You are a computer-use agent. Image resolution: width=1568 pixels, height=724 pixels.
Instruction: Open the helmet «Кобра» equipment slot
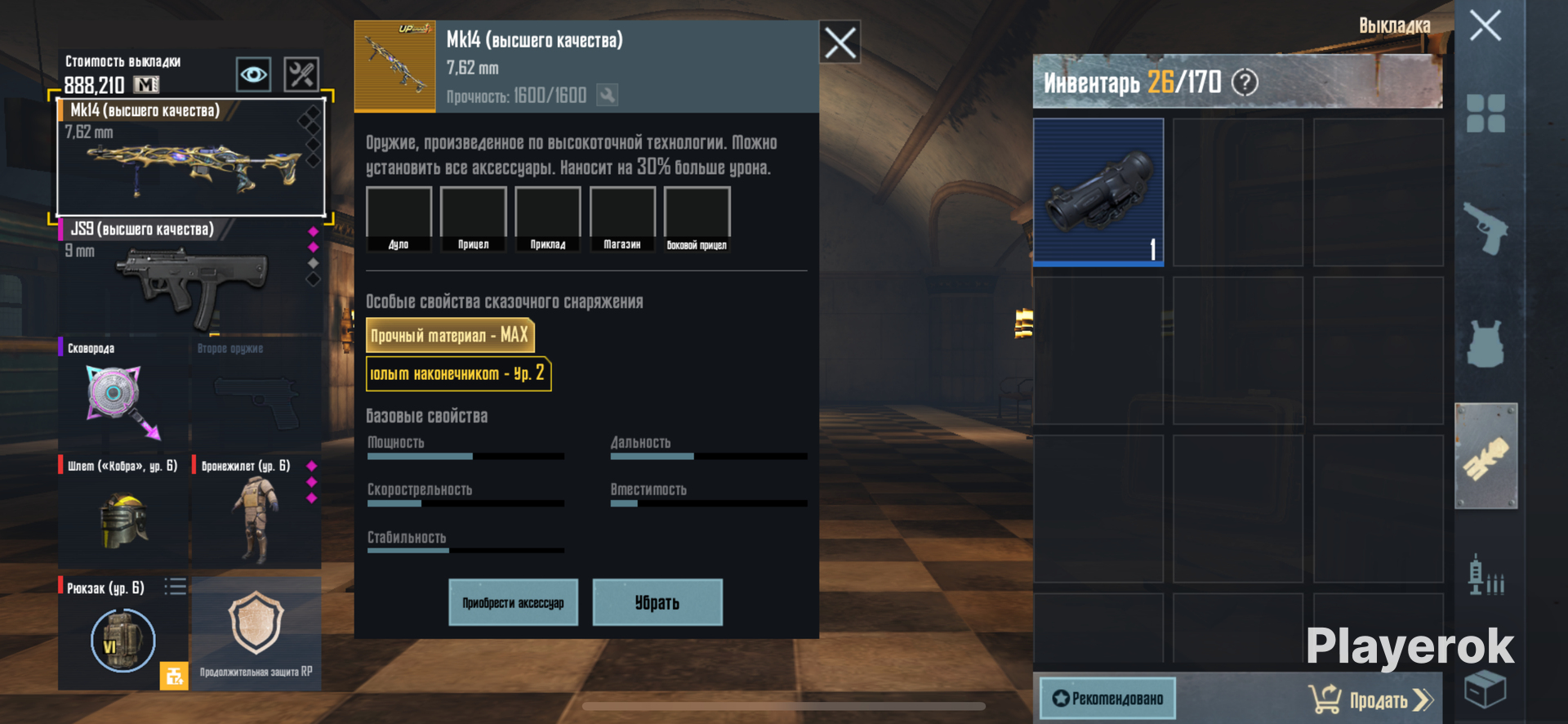click(122, 511)
